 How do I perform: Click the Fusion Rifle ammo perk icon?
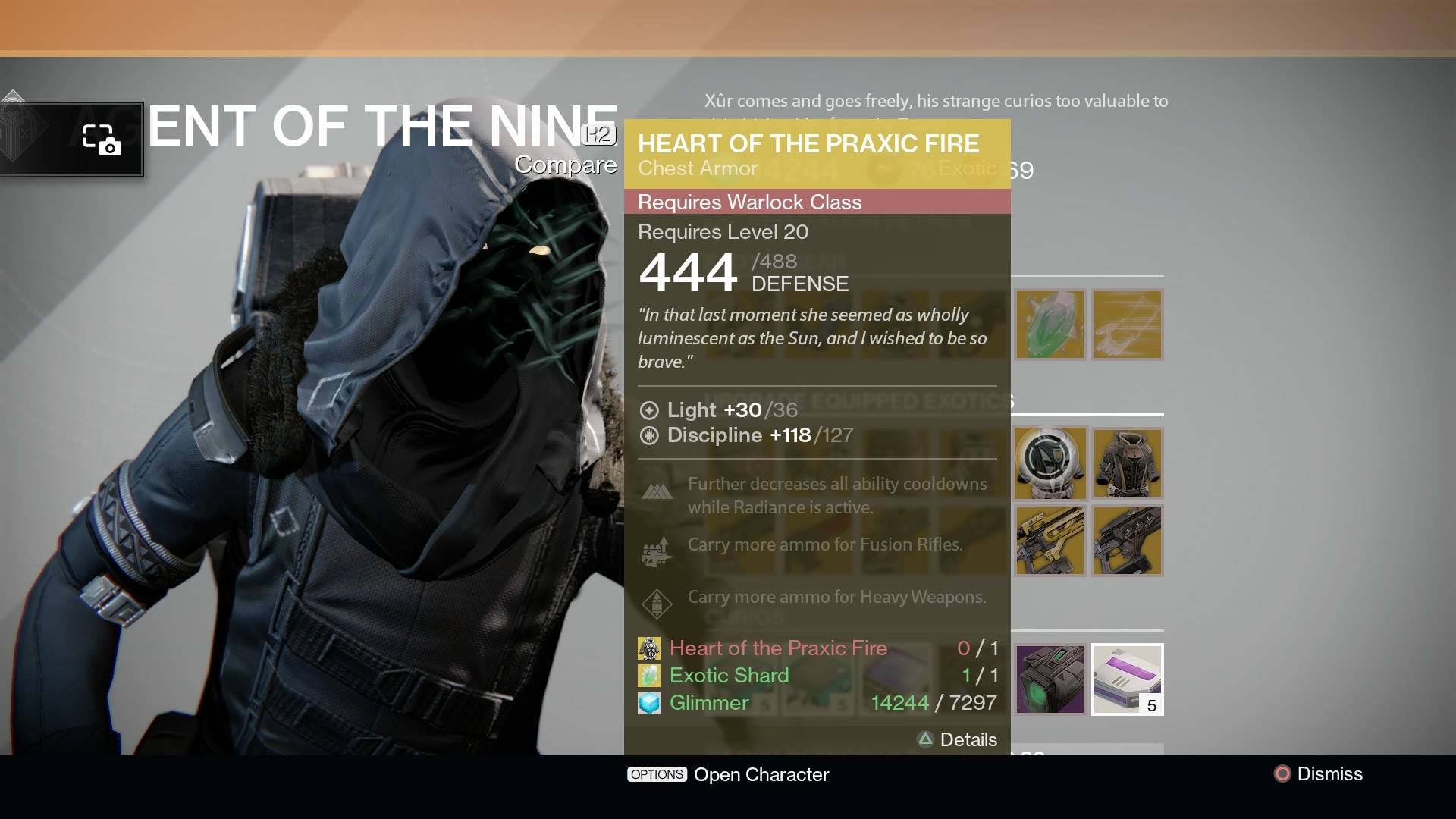[658, 551]
